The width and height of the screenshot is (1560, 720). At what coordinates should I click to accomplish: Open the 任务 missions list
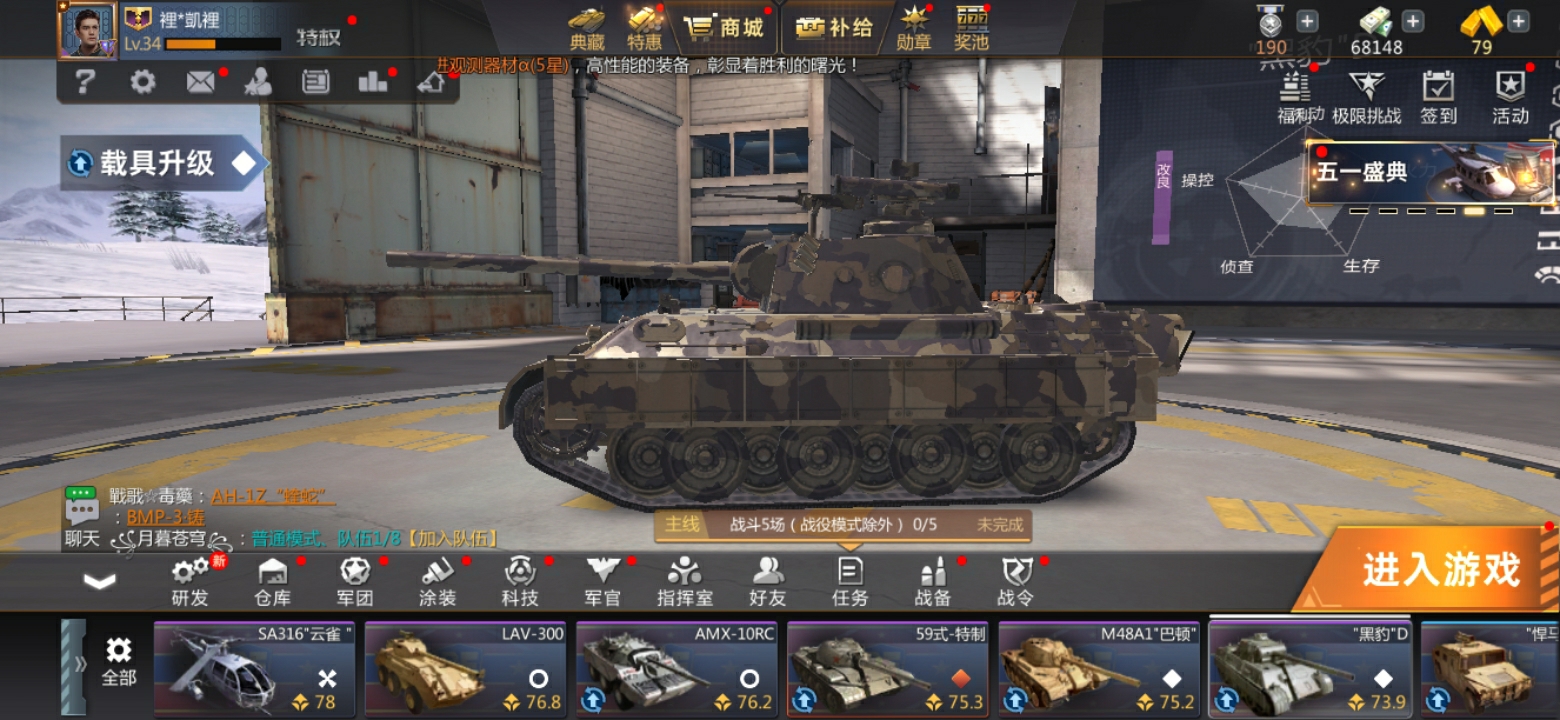coord(850,582)
